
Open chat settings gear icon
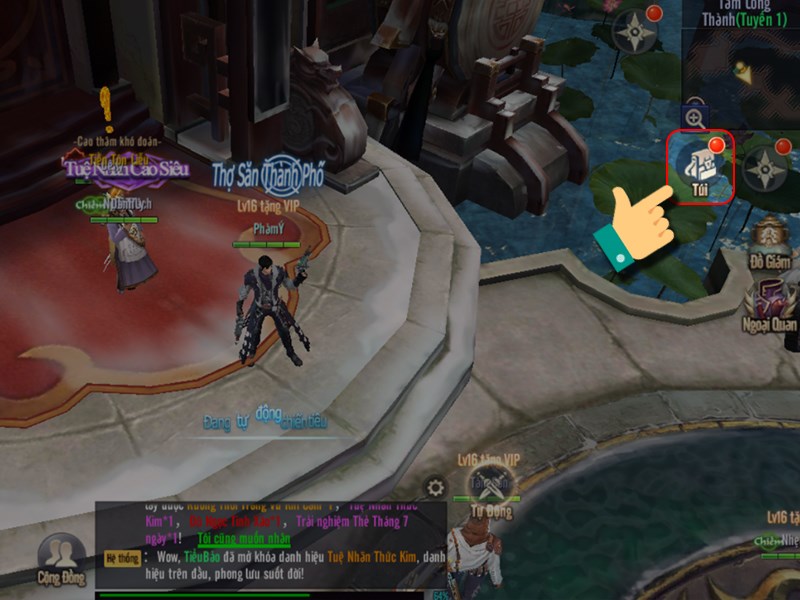(435, 488)
